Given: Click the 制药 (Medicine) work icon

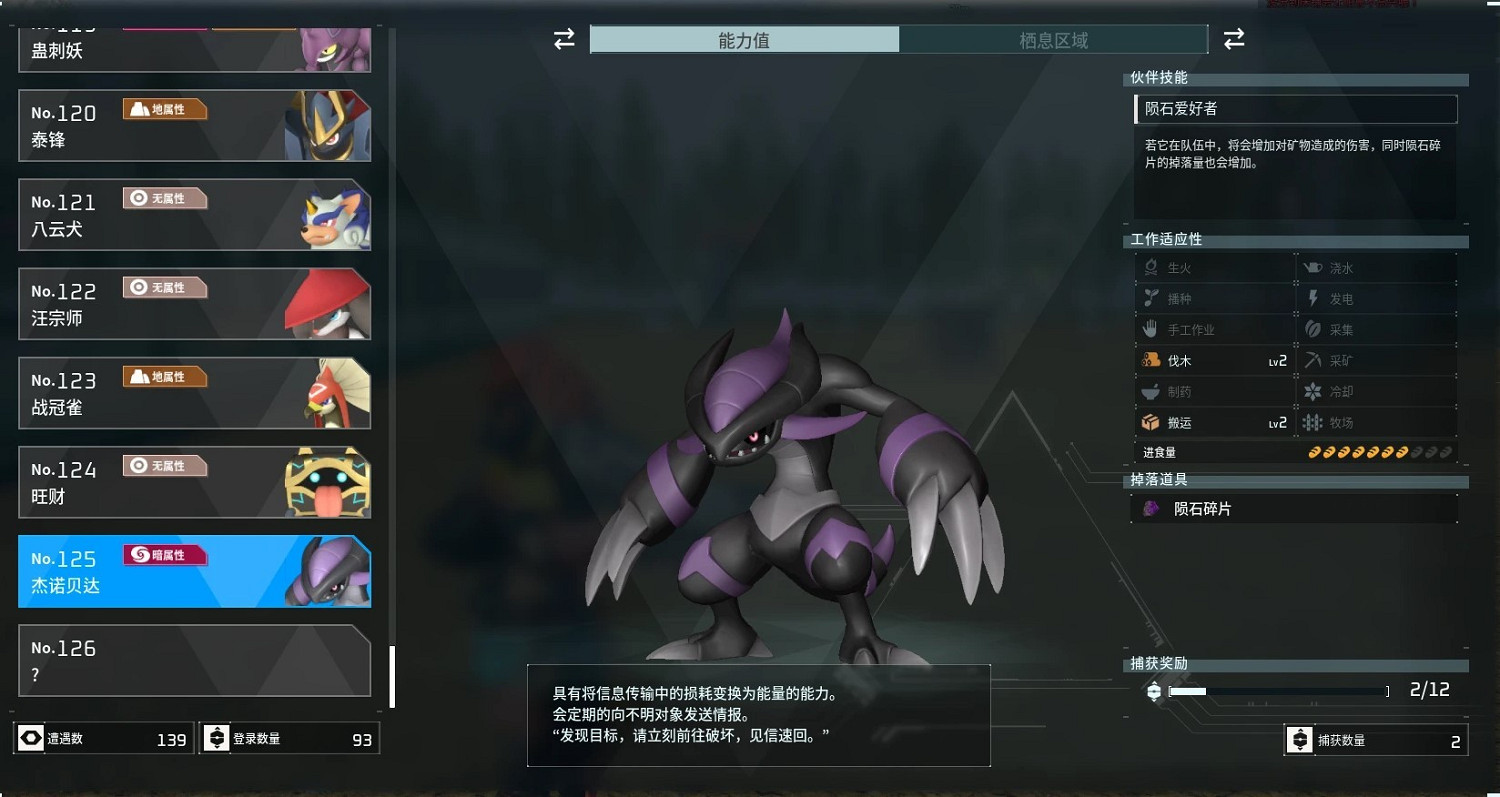Looking at the screenshot, I should click(1152, 391).
